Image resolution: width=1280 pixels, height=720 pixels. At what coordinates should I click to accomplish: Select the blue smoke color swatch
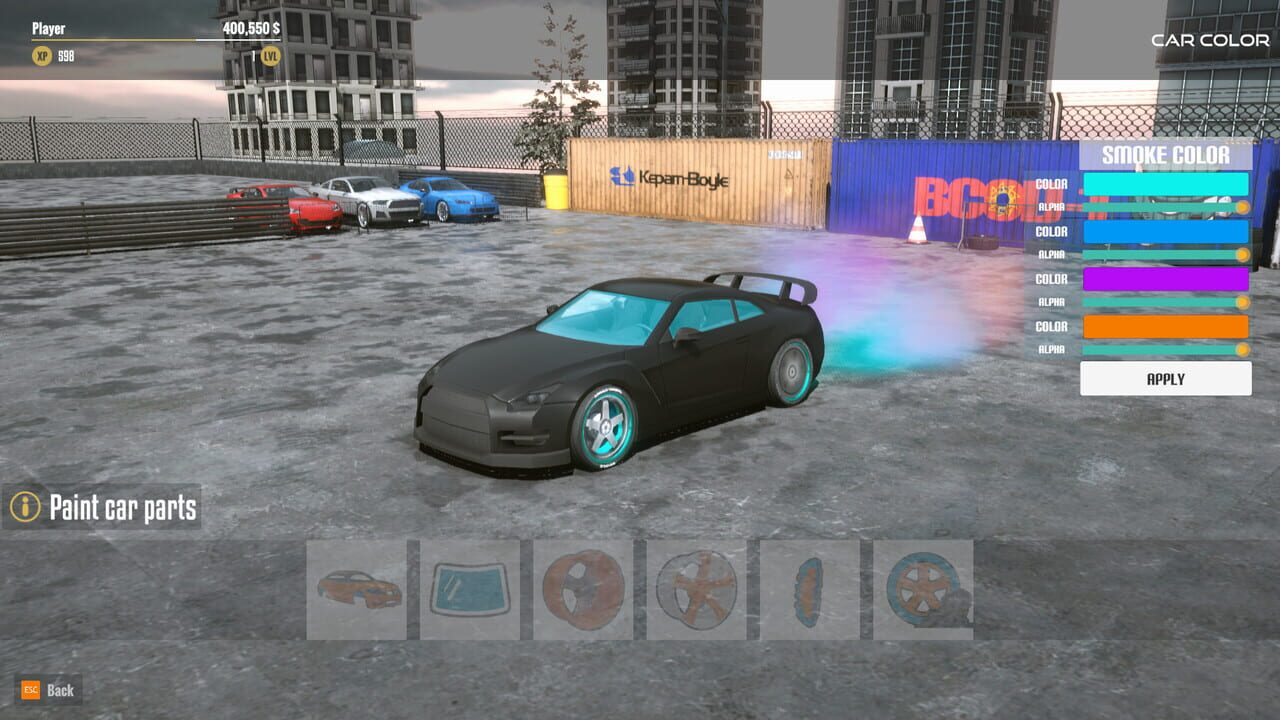(x=1165, y=231)
